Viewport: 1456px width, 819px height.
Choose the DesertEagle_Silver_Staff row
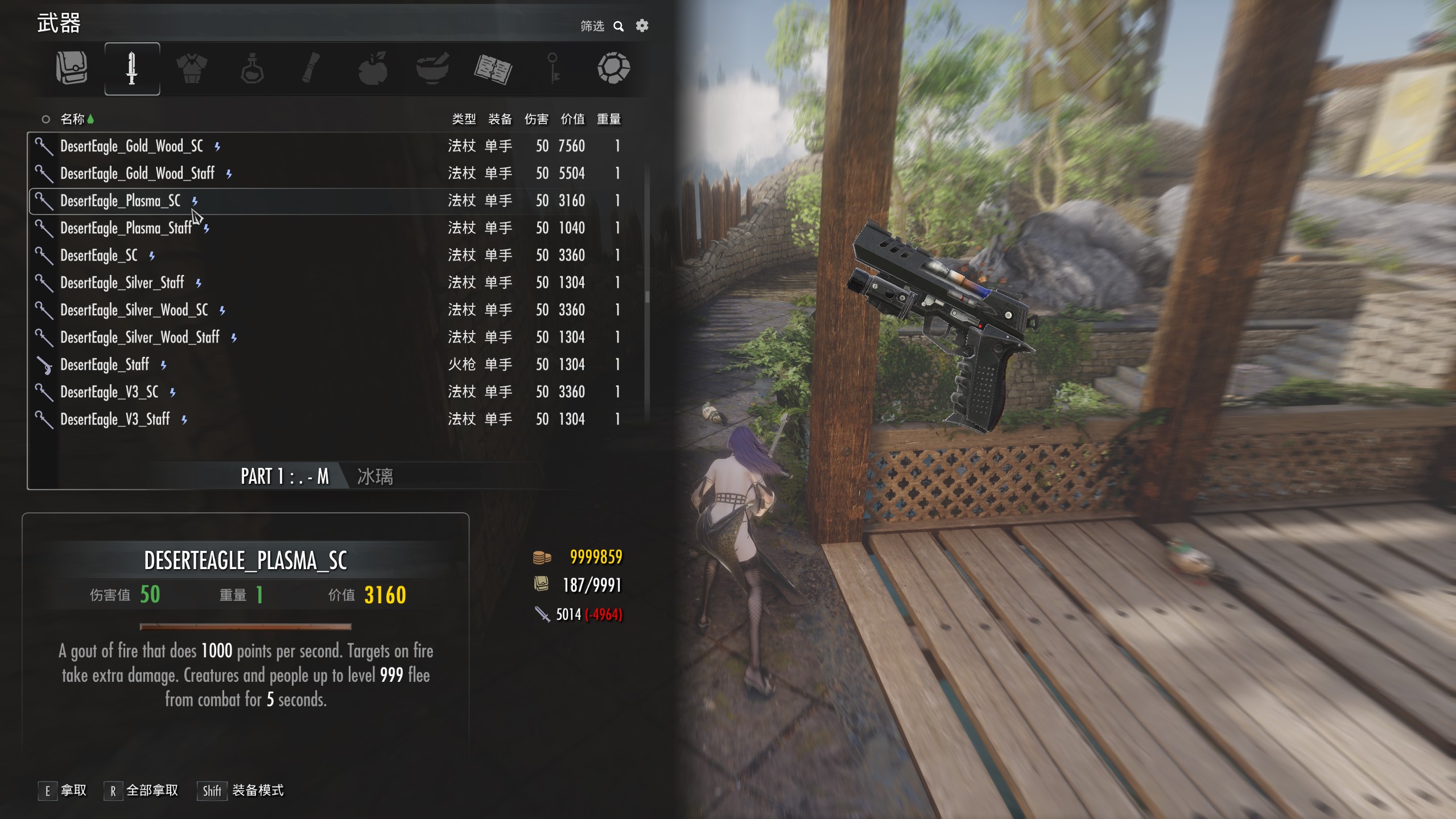coord(122,283)
